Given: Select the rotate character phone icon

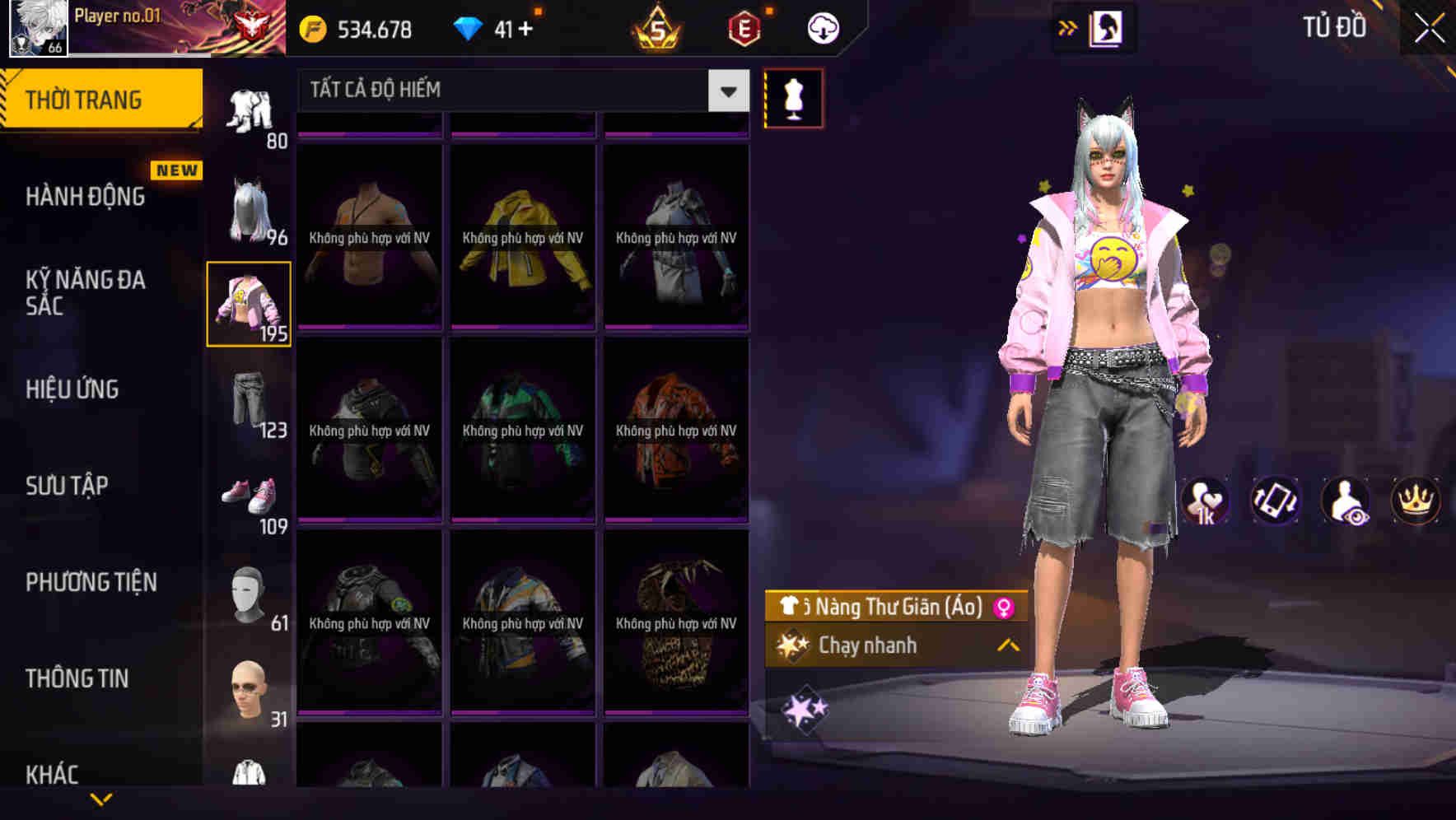Looking at the screenshot, I should (1274, 501).
